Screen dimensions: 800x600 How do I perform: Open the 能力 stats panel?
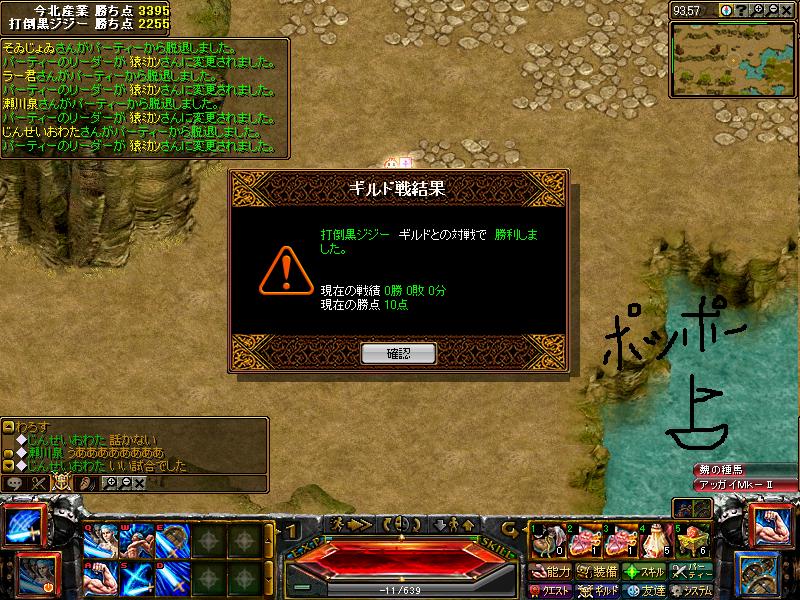click(x=550, y=571)
